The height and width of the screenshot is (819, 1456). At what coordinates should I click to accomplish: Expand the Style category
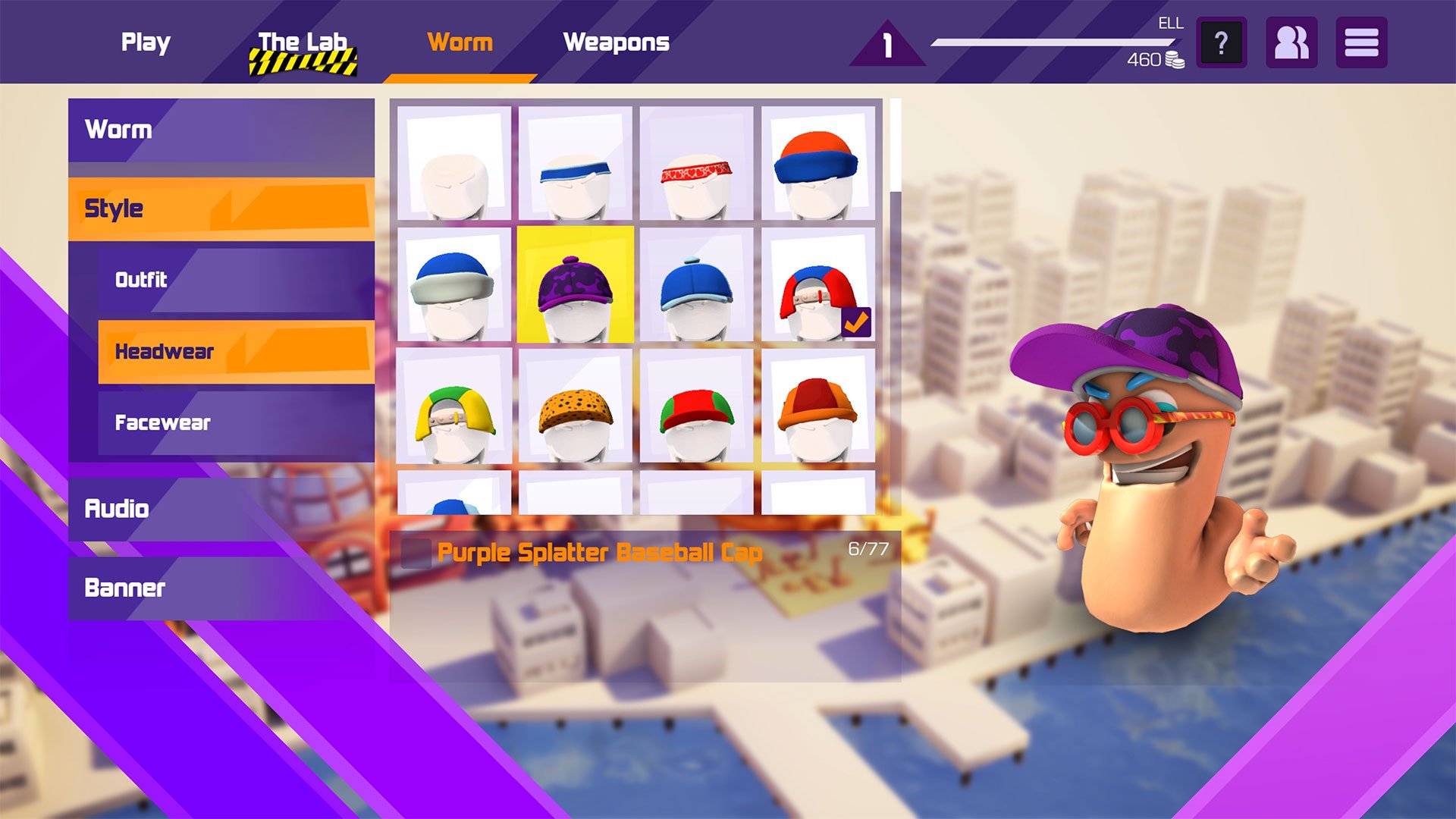tap(221, 209)
